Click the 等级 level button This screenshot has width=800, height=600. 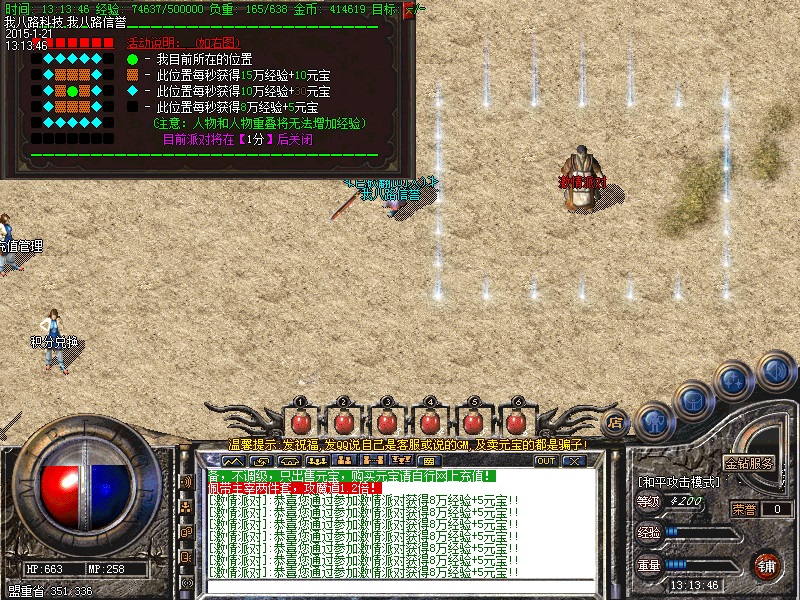[649, 502]
